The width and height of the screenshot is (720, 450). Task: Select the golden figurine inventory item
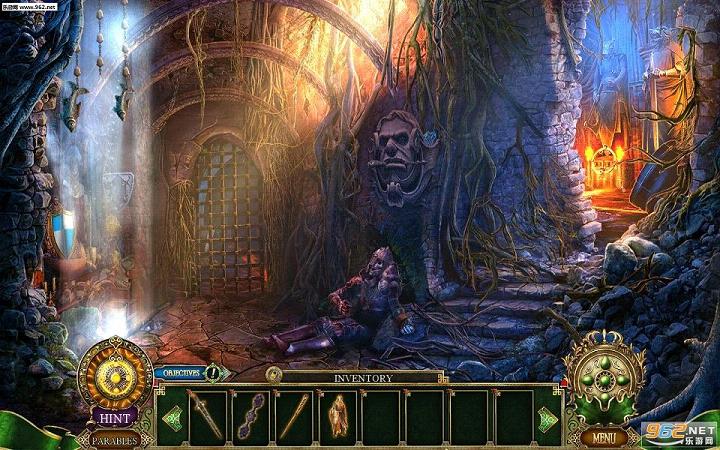pyautogui.click(x=338, y=416)
